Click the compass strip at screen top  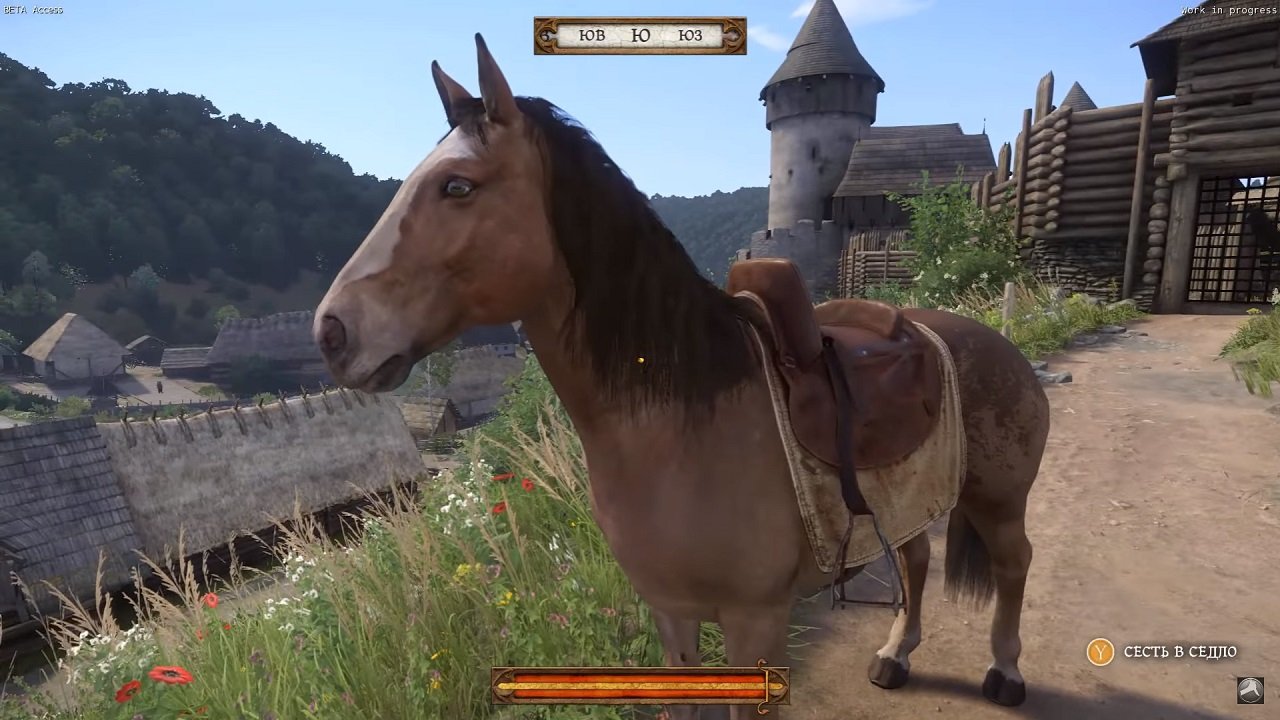(640, 33)
